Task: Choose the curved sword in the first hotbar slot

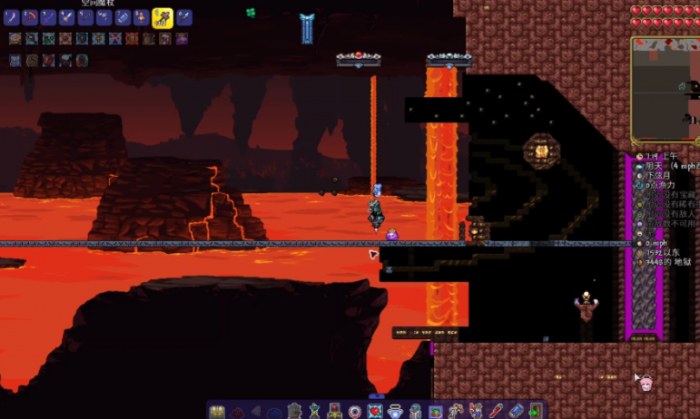Action: 12,18
